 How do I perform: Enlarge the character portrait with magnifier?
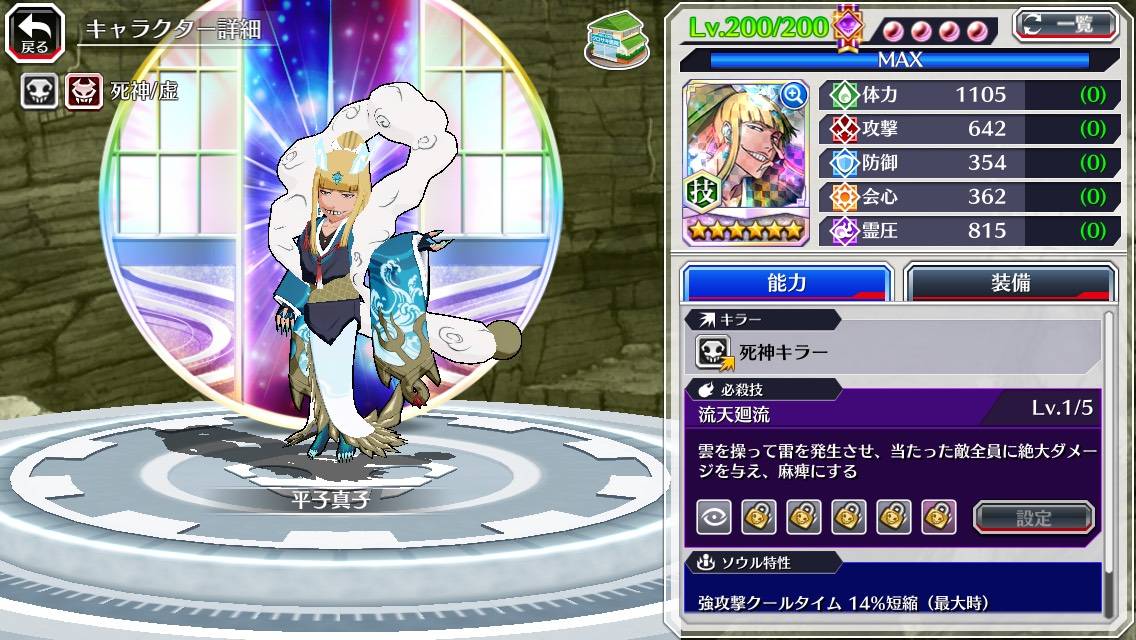tap(794, 95)
